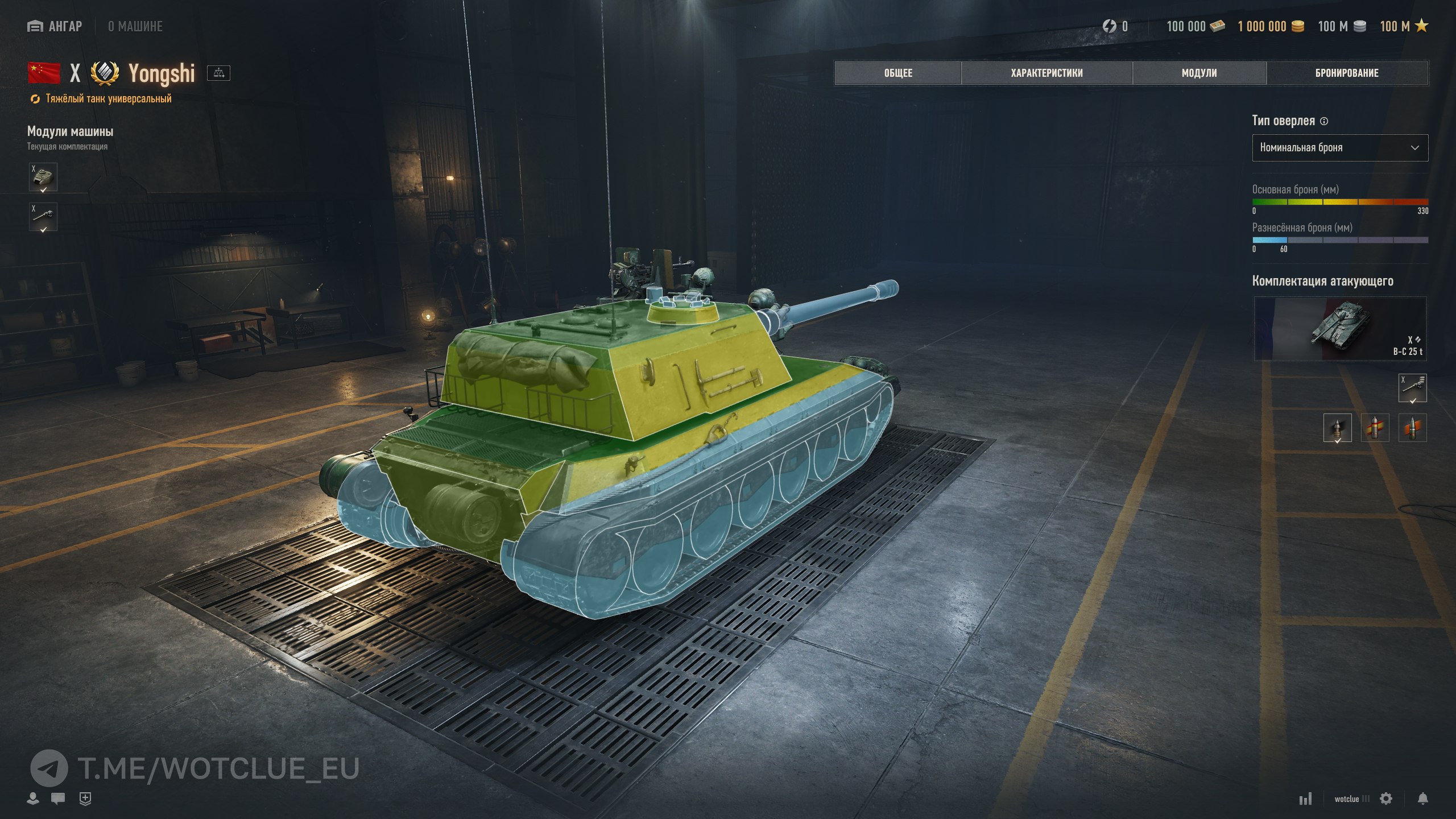Select the Модули tab

1199,73
